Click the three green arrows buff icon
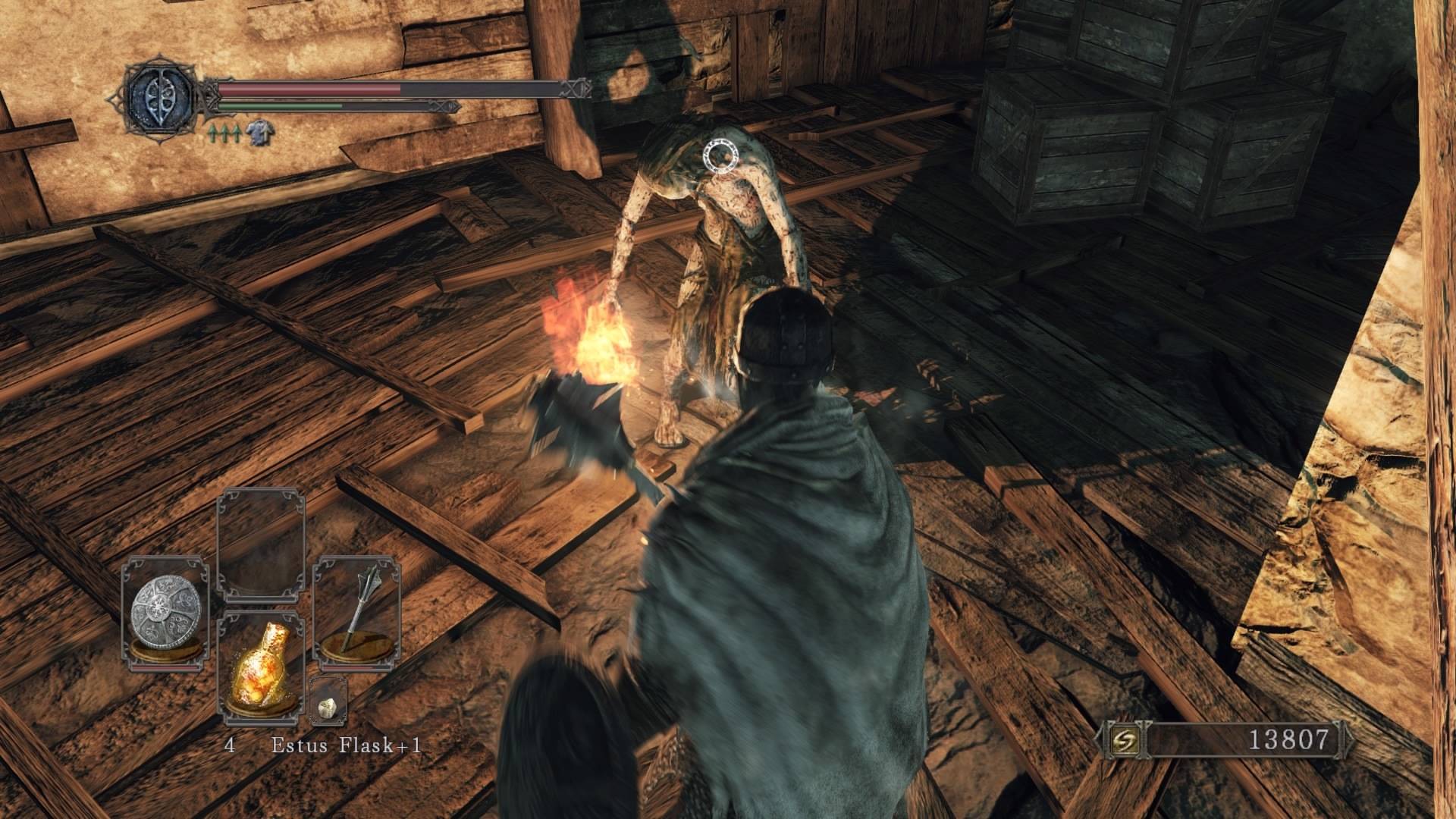Image resolution: width=1456 pixels, height=819 pixels. (x=224, y=133)
